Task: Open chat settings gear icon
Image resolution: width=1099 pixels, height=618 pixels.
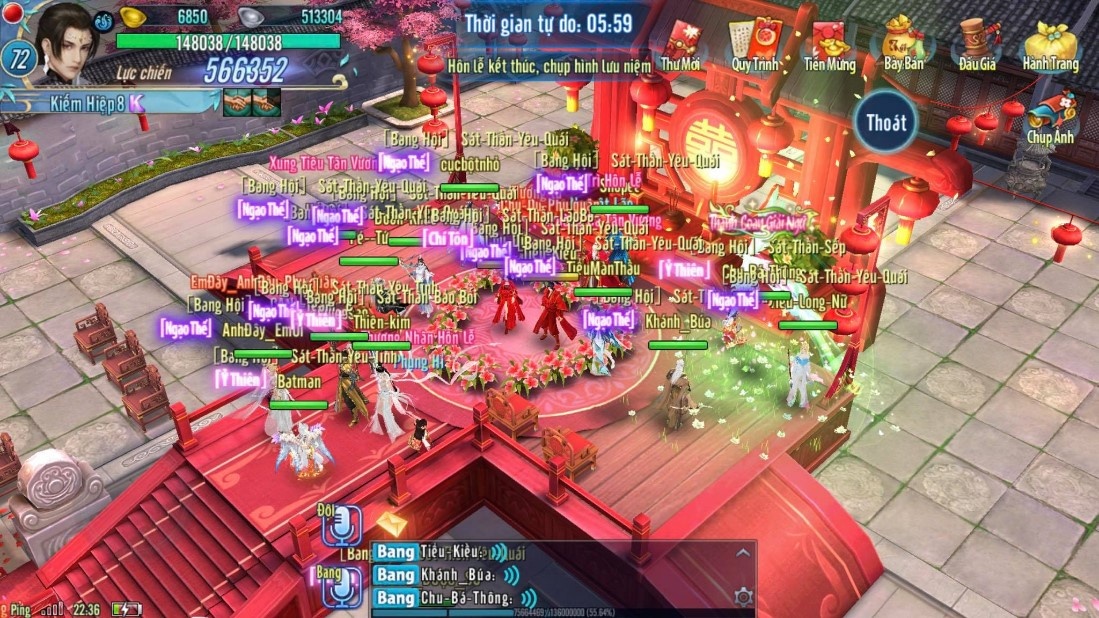Action: click(x=743, y=597)
